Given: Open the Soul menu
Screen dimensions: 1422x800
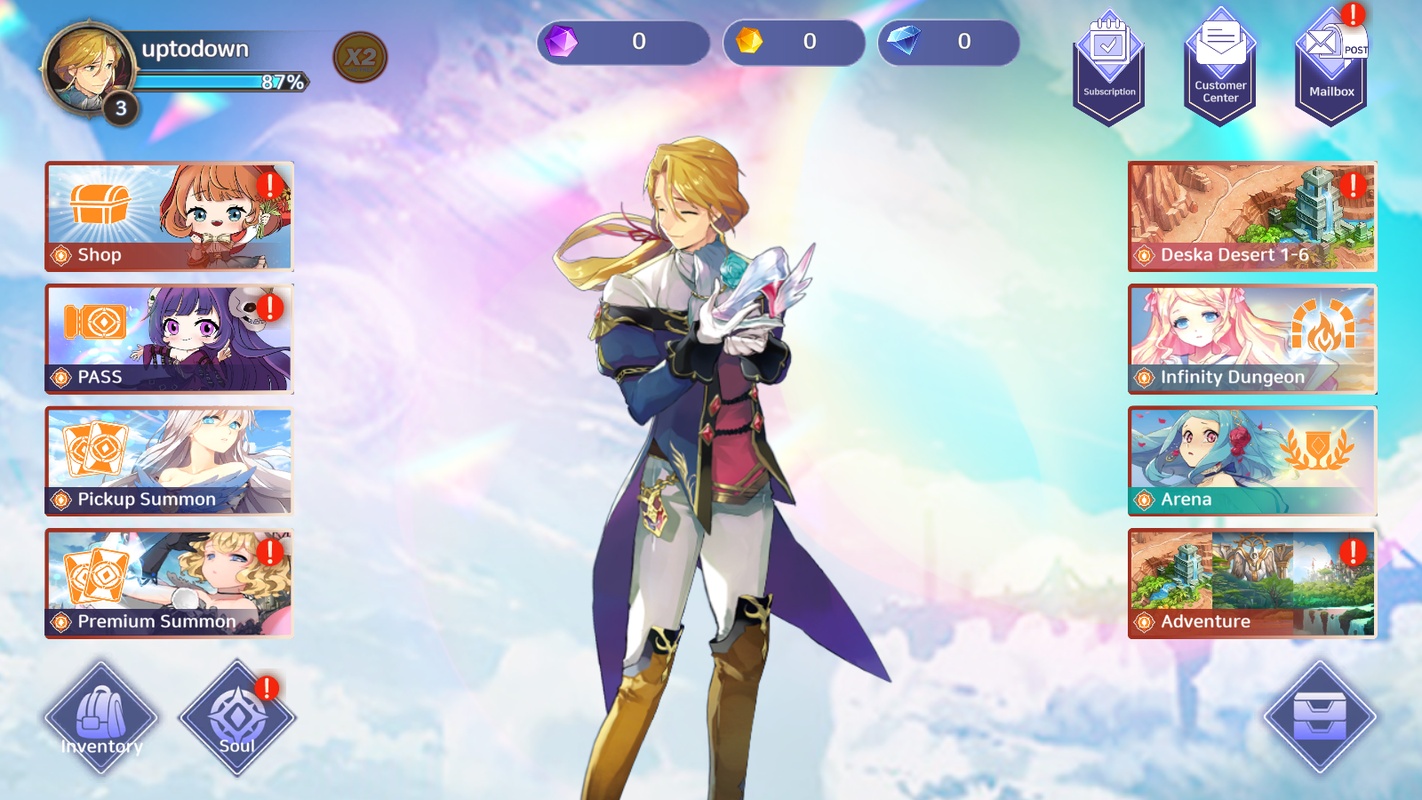Looking at the screenshot, I should point(237,717).
